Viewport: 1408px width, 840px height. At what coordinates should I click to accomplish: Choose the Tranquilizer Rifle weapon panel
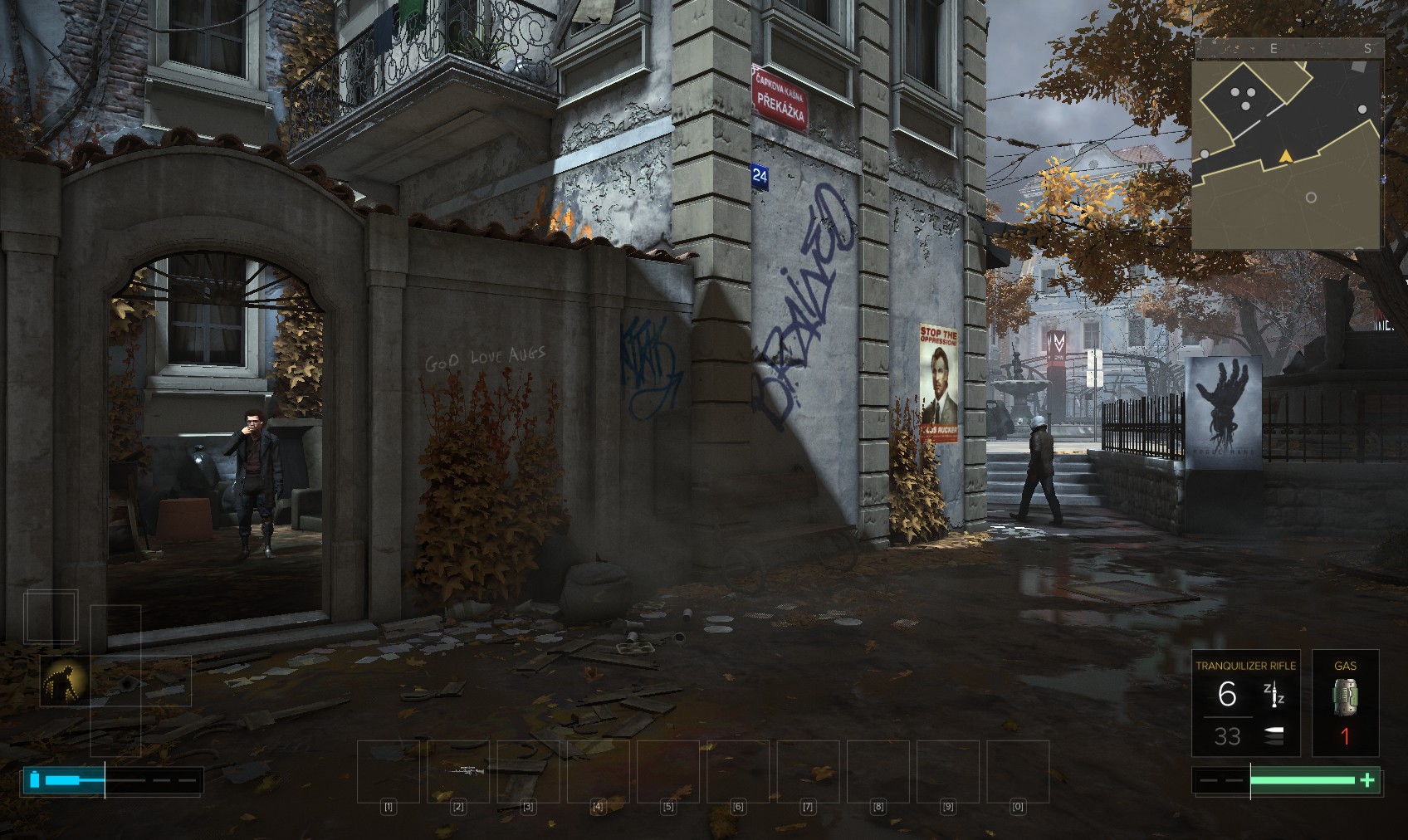1245,702
